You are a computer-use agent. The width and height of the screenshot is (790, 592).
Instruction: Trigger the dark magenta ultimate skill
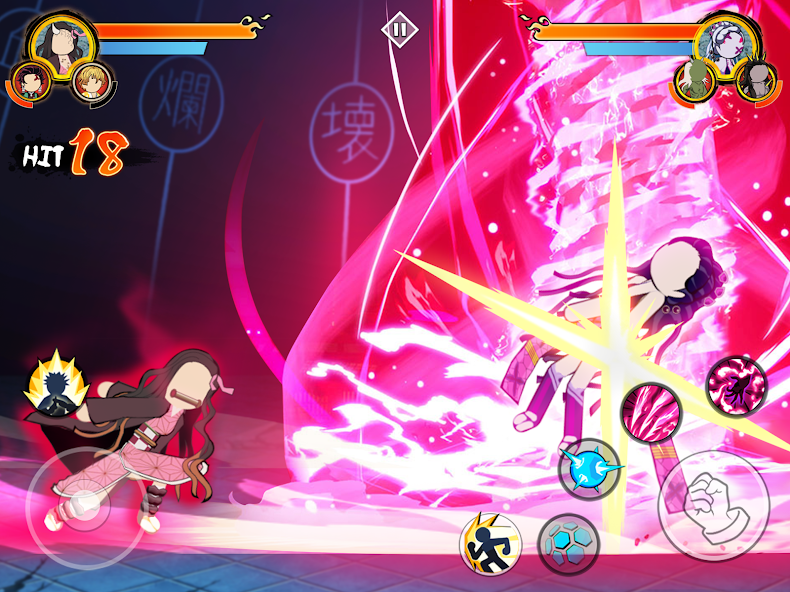736,385
